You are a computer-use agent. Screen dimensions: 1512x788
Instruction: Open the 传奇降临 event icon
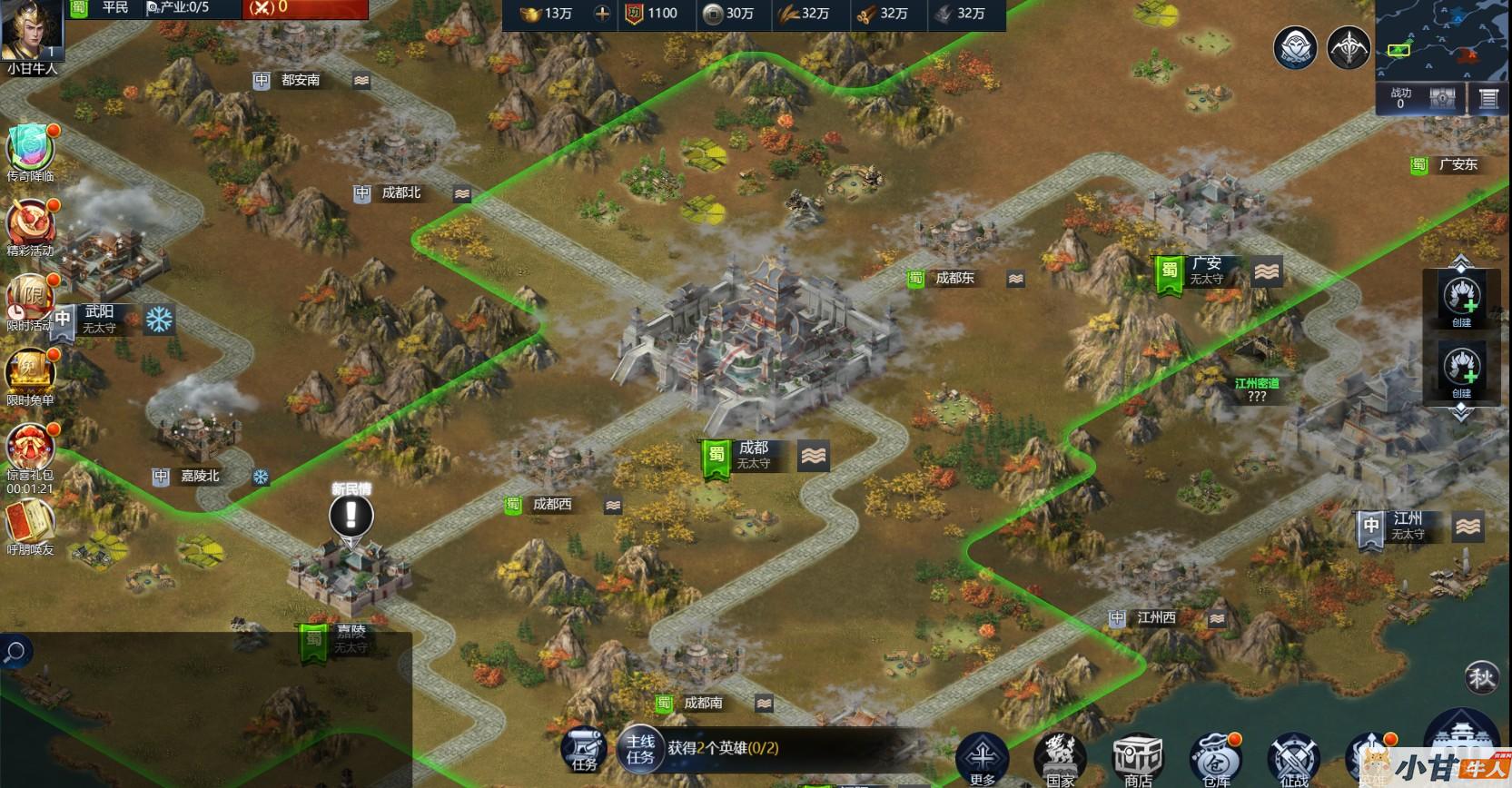point(31,149)
